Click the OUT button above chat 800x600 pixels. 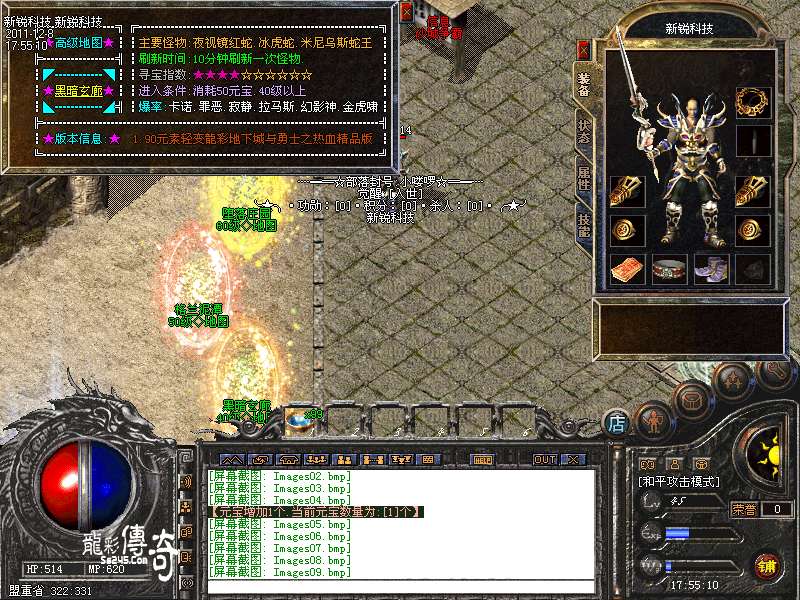[x=544, y=459]
